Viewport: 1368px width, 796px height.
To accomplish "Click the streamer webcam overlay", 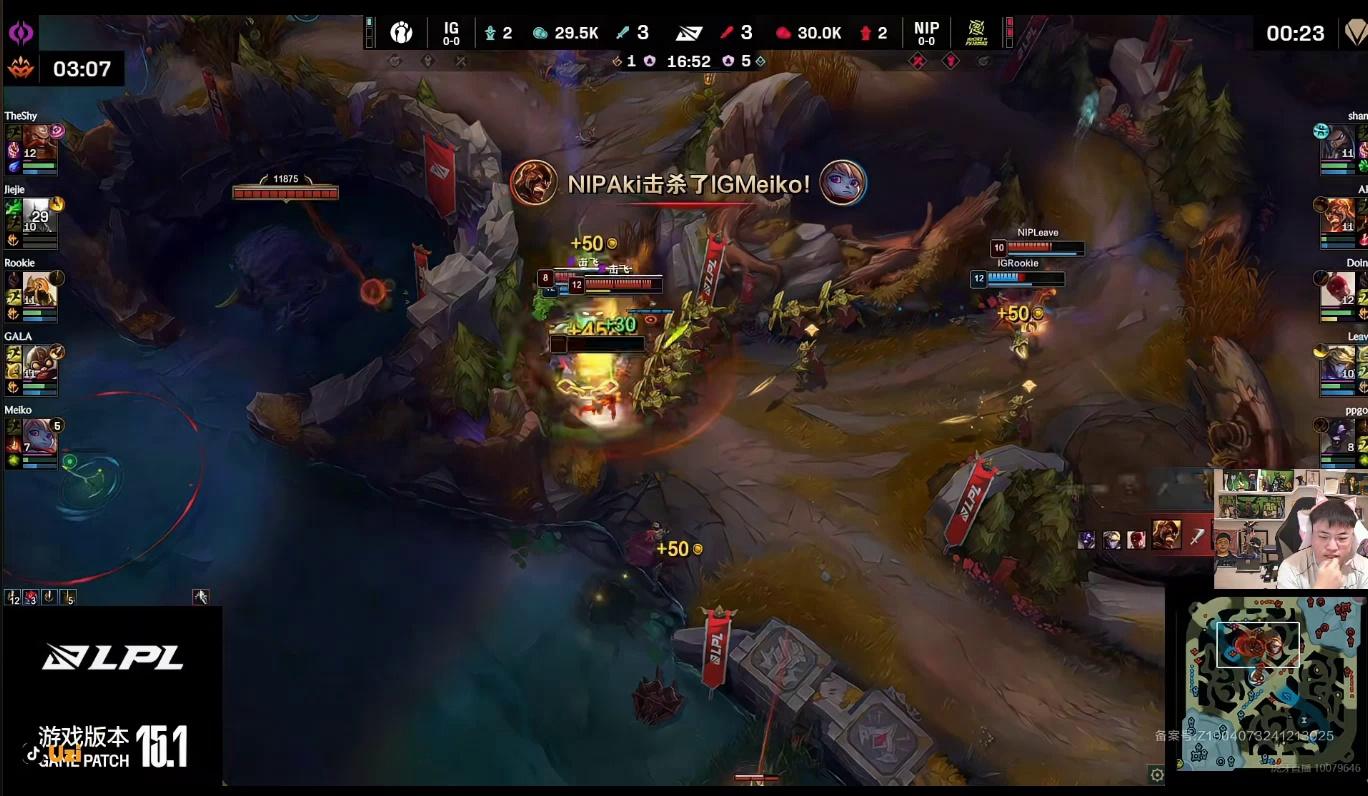I will click(x=1290, y=528).
